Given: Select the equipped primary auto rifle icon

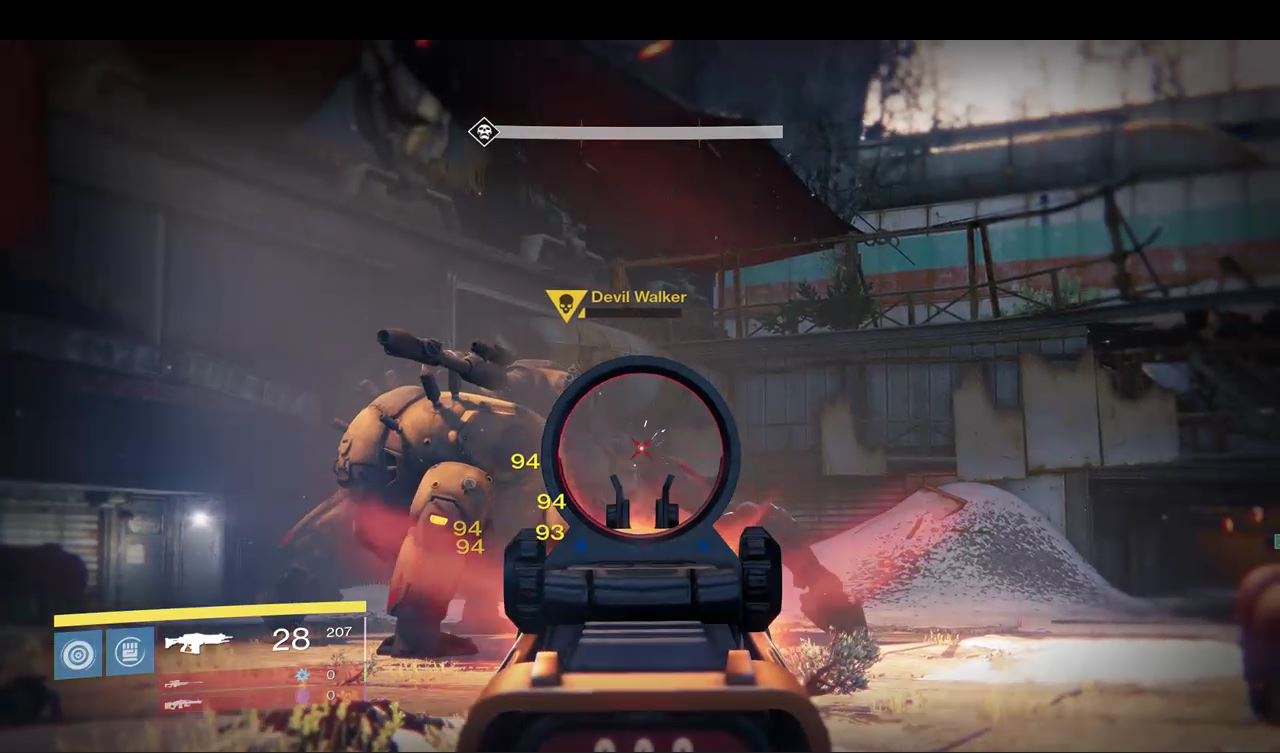Looking at the screenshot, I should [x=199, y=641].
